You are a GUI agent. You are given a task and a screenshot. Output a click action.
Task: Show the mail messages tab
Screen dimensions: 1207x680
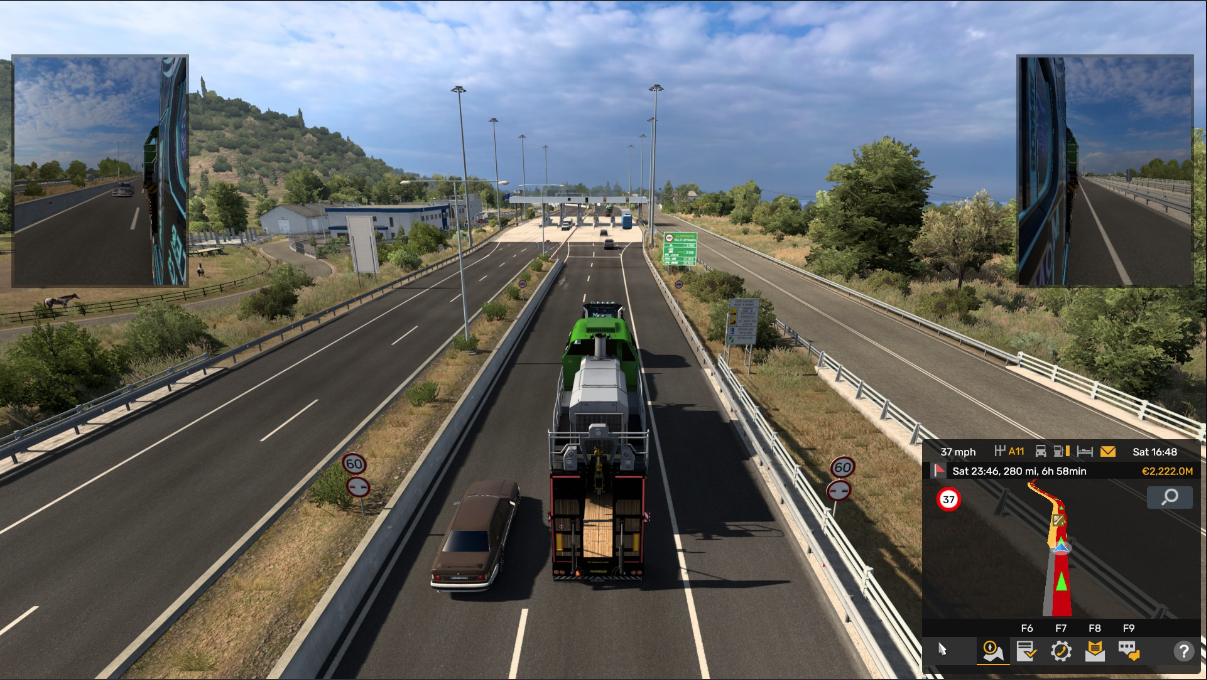coord(1095,651)
